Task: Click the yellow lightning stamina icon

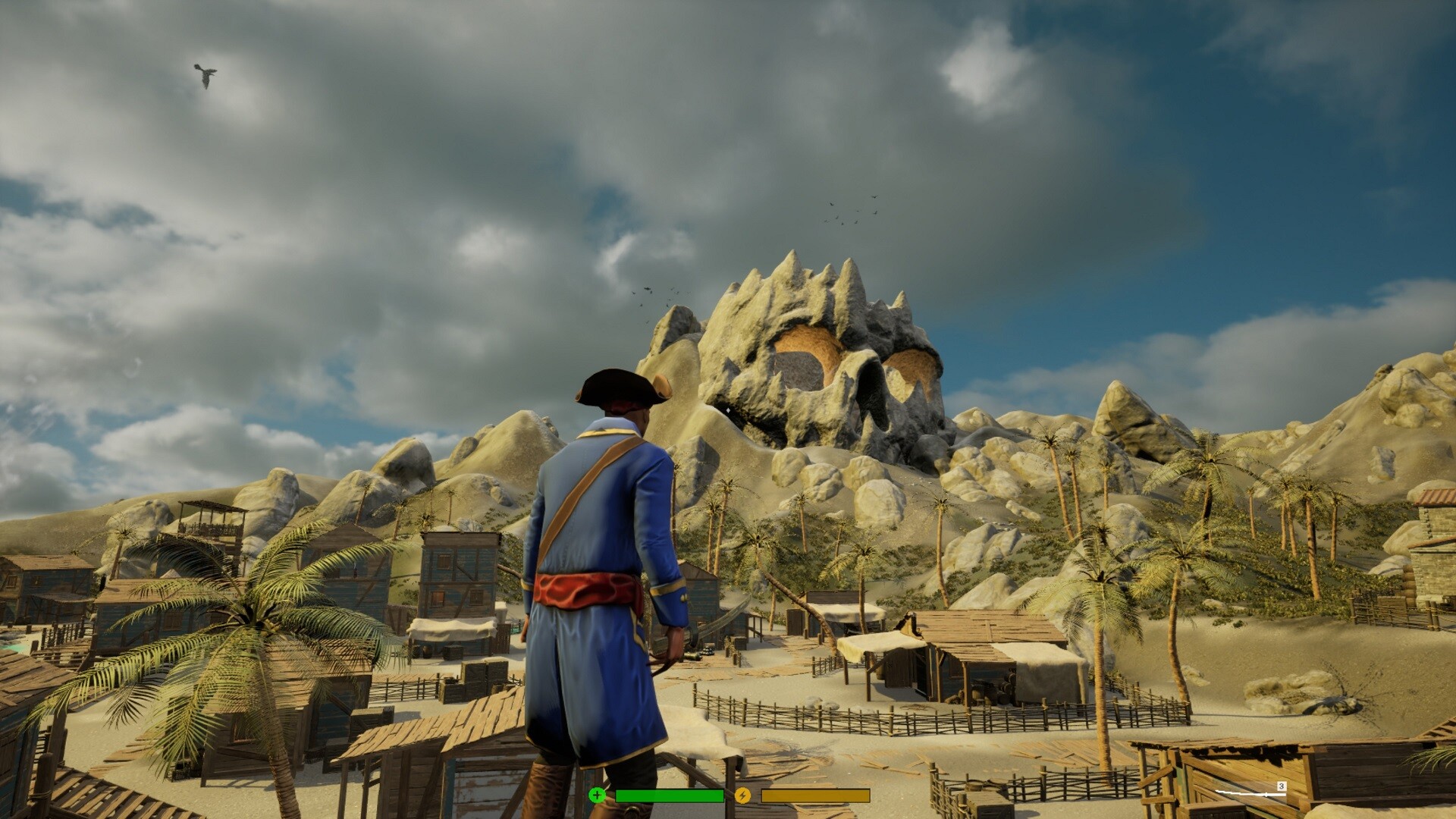Action: tap(742, 795)
